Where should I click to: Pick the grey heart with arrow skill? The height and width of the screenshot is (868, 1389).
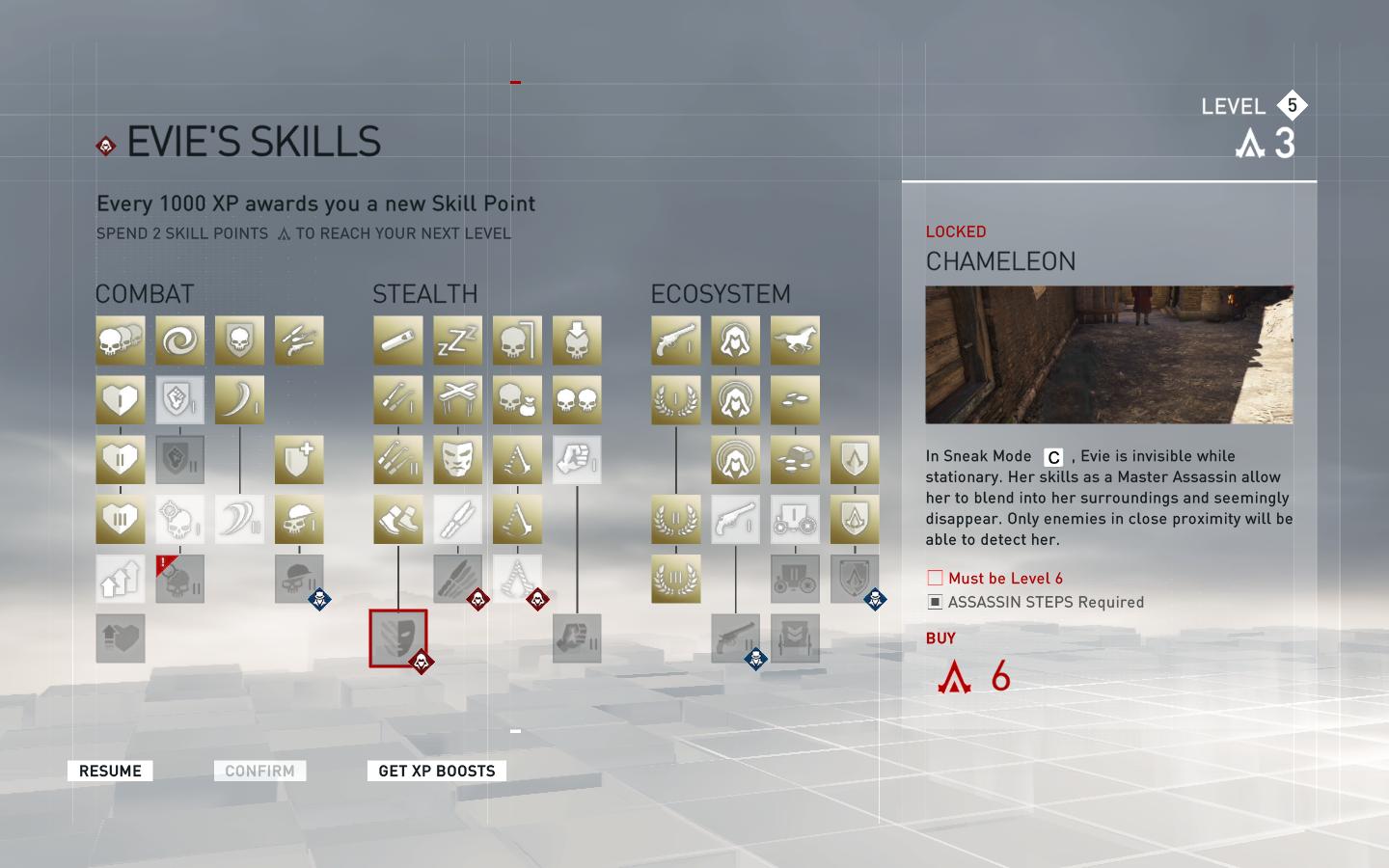(x=121, y=638)
